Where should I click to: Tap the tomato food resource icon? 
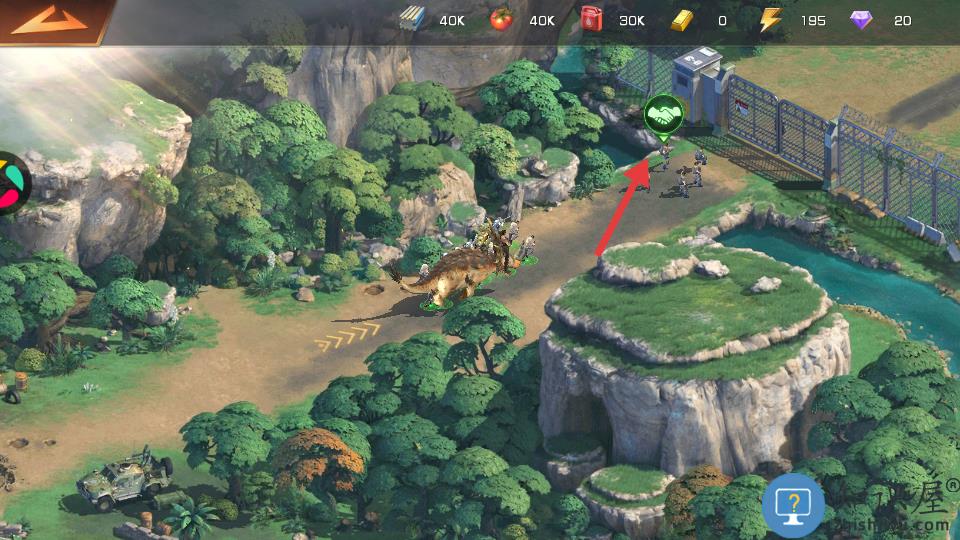501,20
